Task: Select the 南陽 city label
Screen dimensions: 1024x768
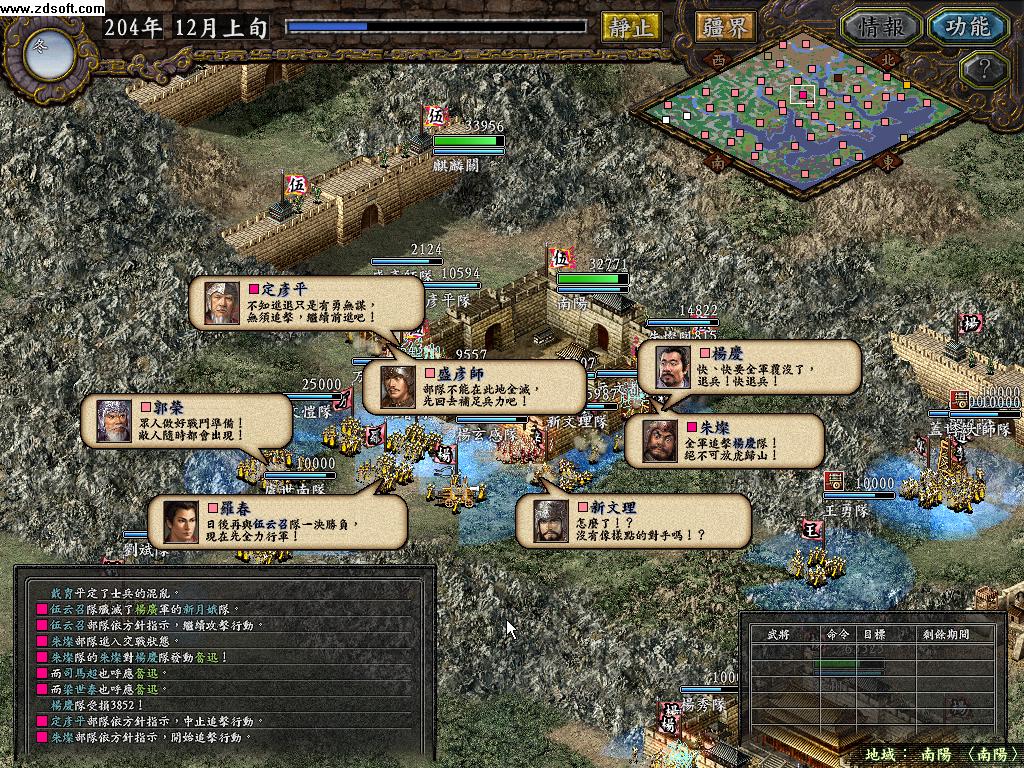Action: tap(573, 299)
